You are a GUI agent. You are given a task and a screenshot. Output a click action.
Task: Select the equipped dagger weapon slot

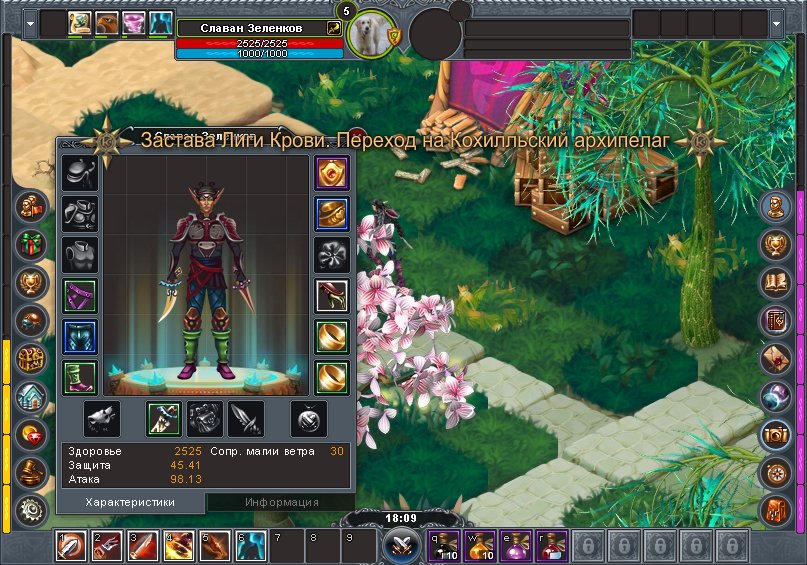click(164, 419)
